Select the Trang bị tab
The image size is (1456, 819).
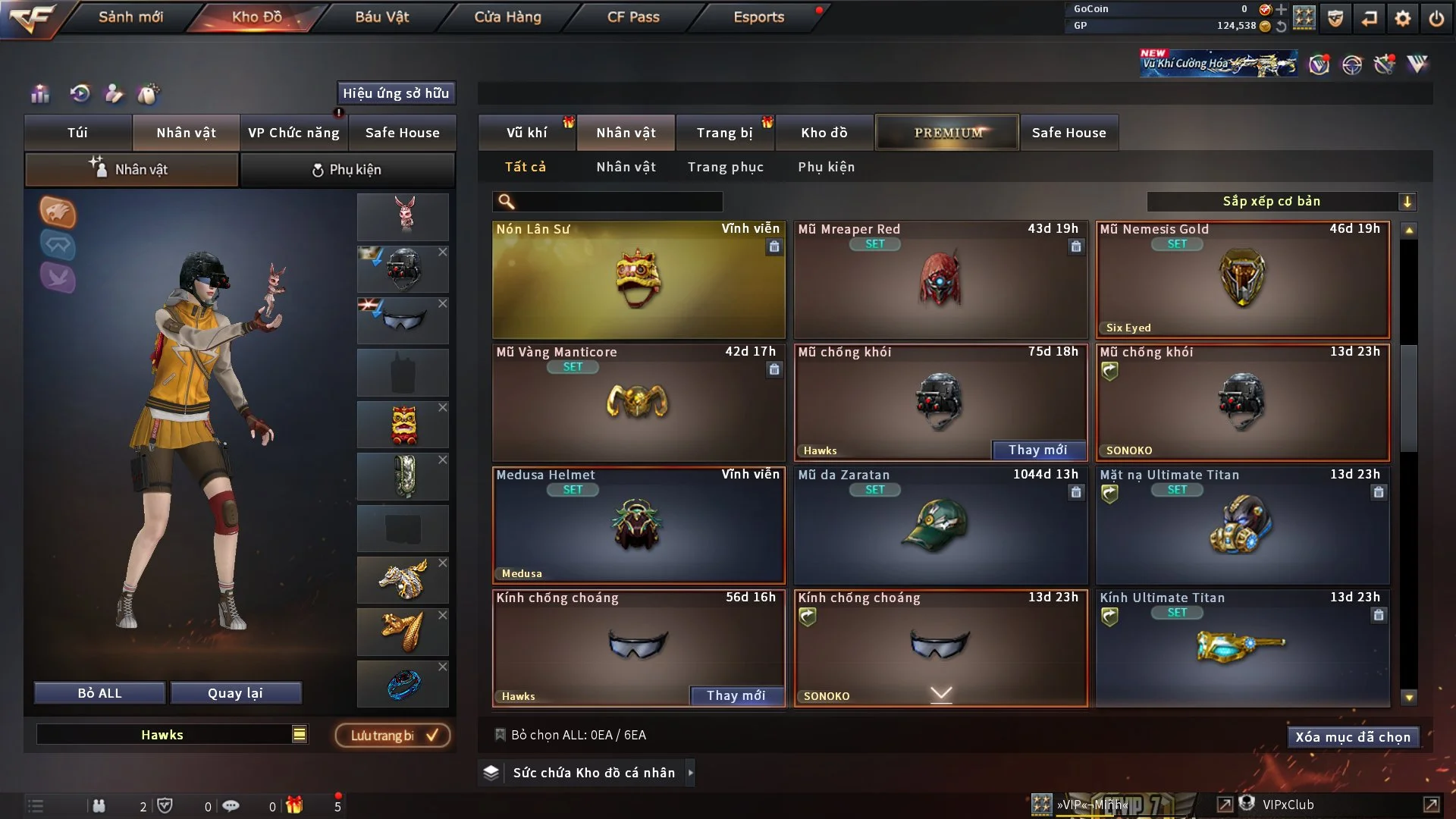724,133
